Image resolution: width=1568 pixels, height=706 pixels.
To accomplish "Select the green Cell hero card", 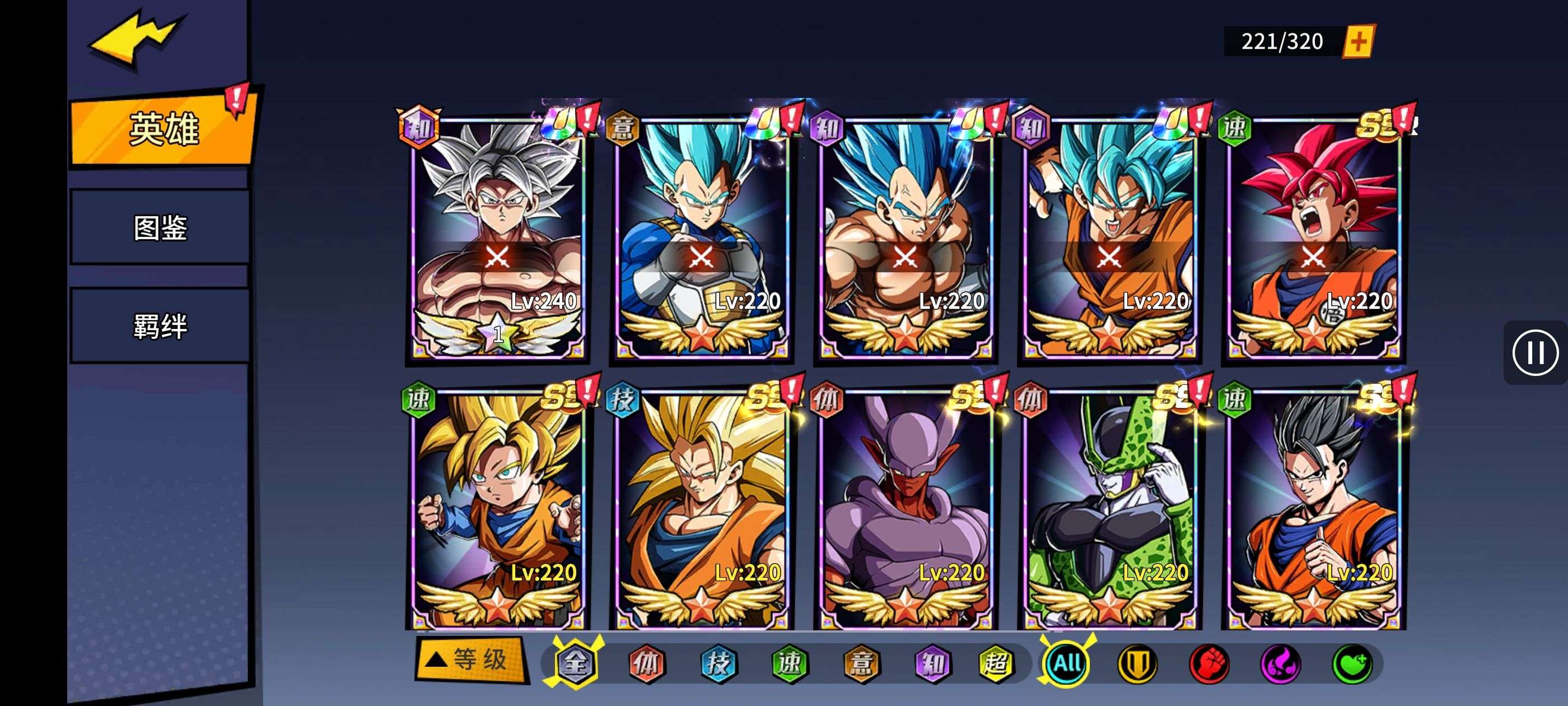I will tap(1109, 509).
